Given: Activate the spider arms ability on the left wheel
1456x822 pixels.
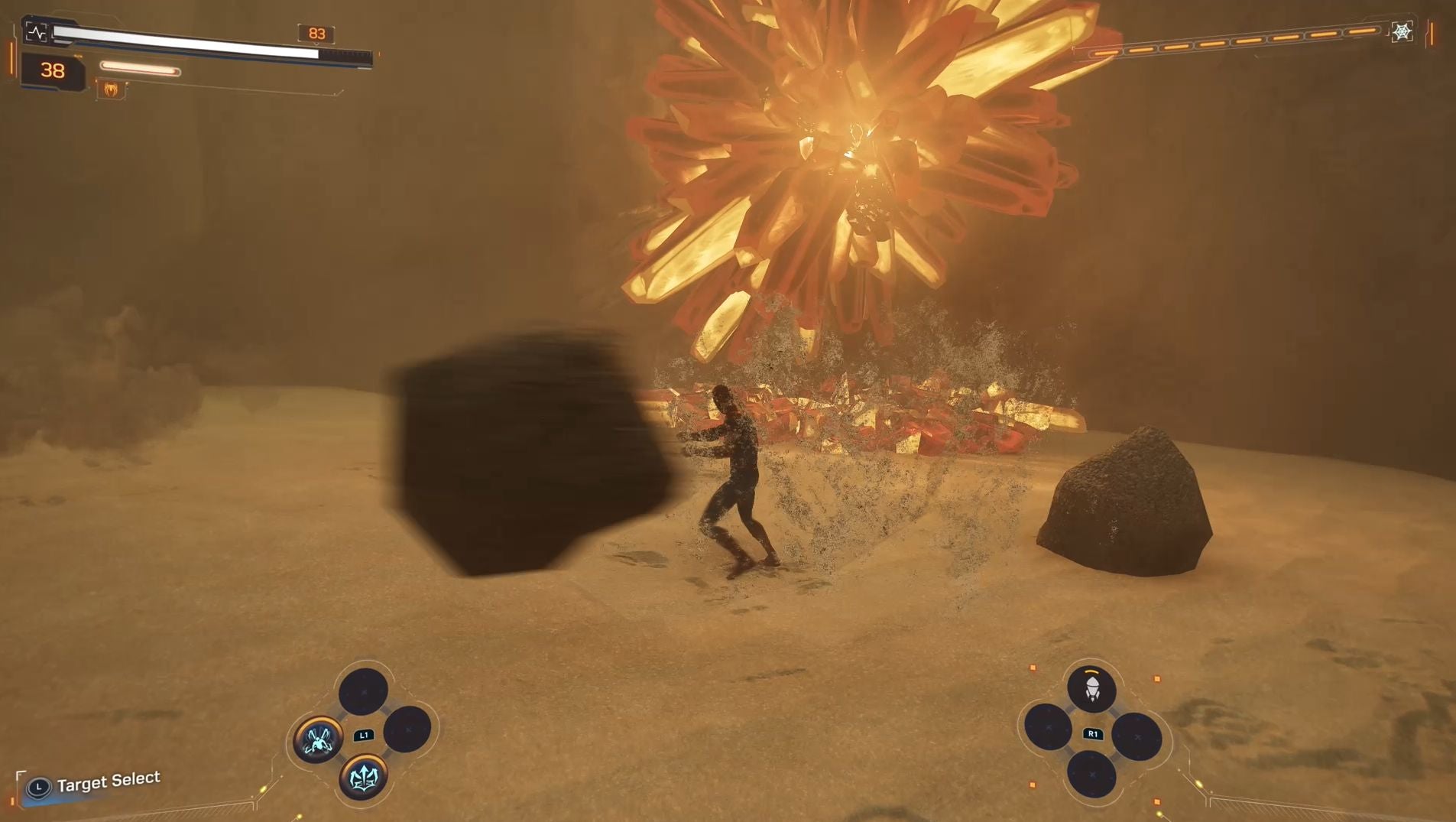Looking at the screenshot, I should pyautogui.click(x=318, y=739).
